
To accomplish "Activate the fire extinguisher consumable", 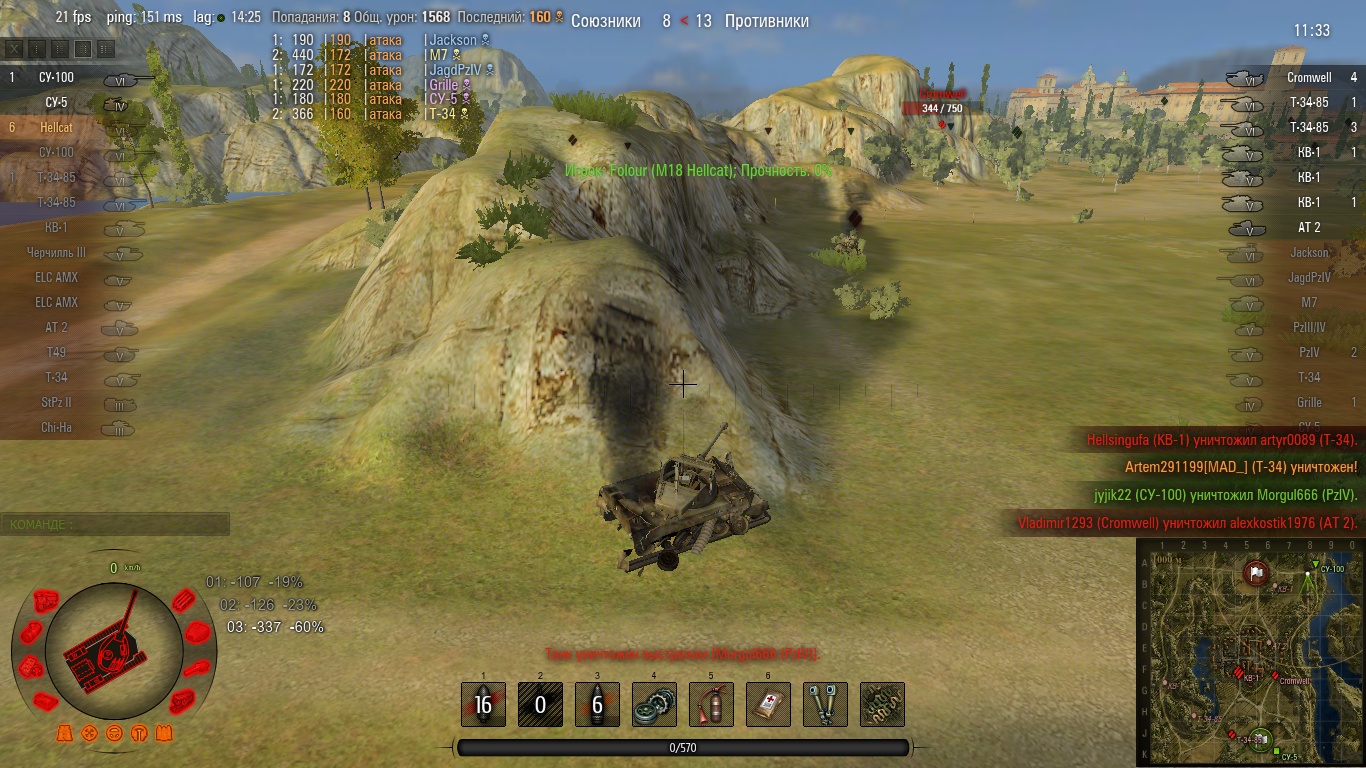I will [x=711, y=704].
